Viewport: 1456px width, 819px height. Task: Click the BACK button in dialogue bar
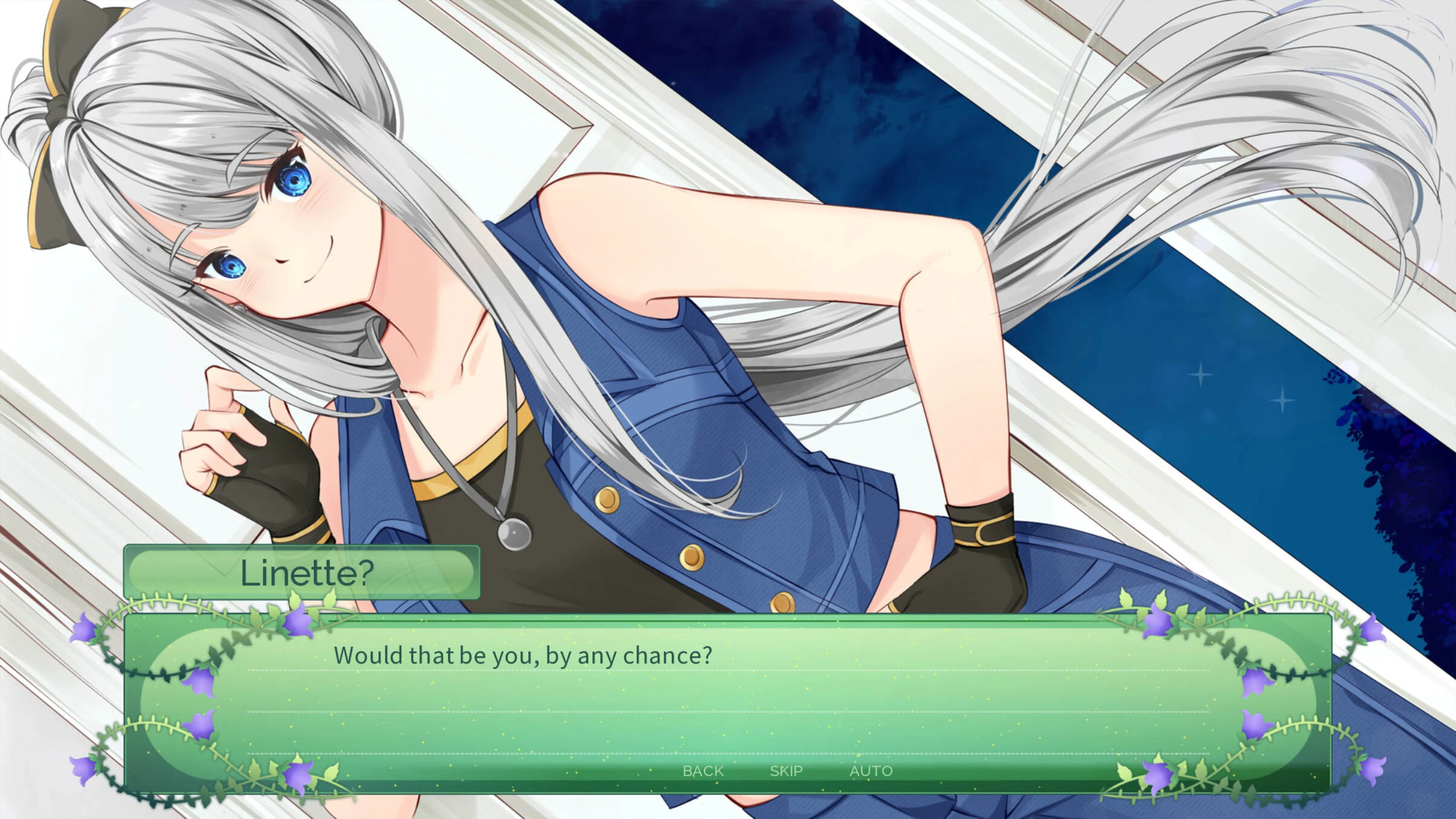coord(703,770)
